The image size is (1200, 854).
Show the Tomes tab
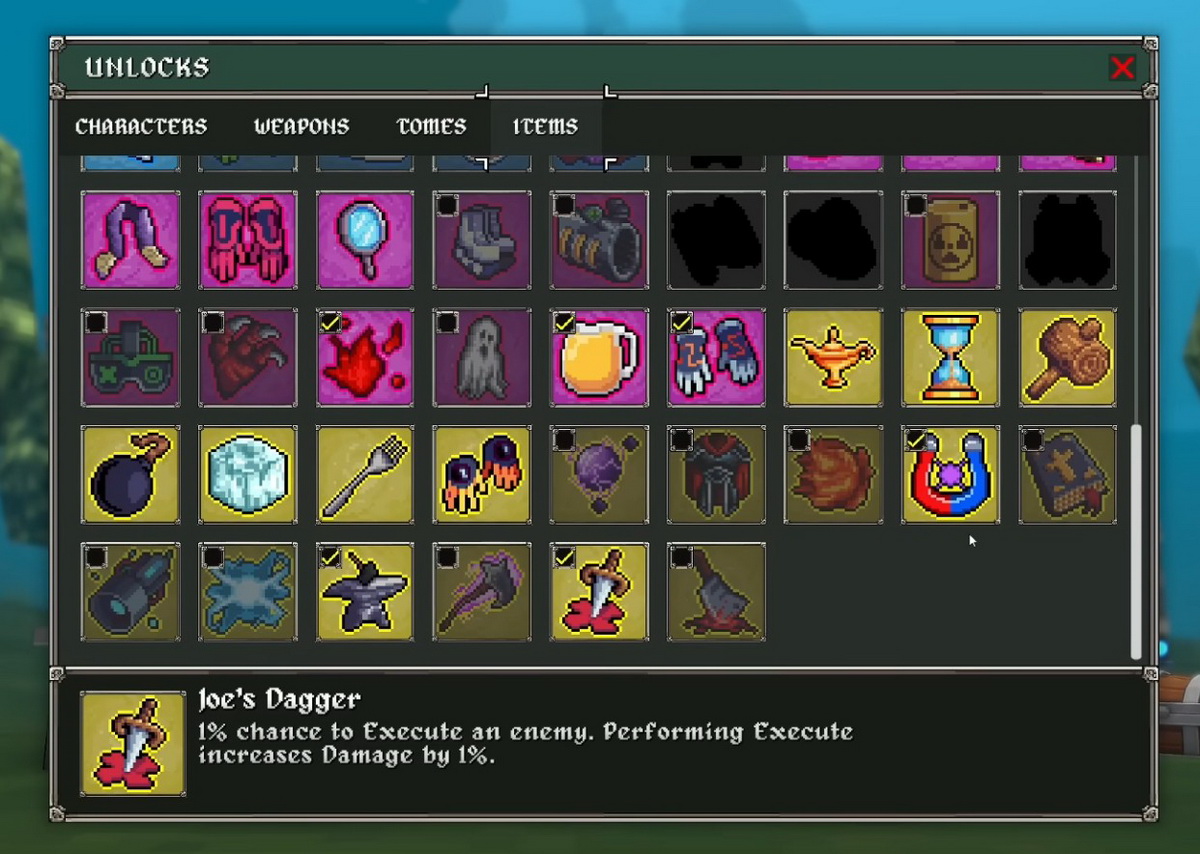(x=431, y=127)
